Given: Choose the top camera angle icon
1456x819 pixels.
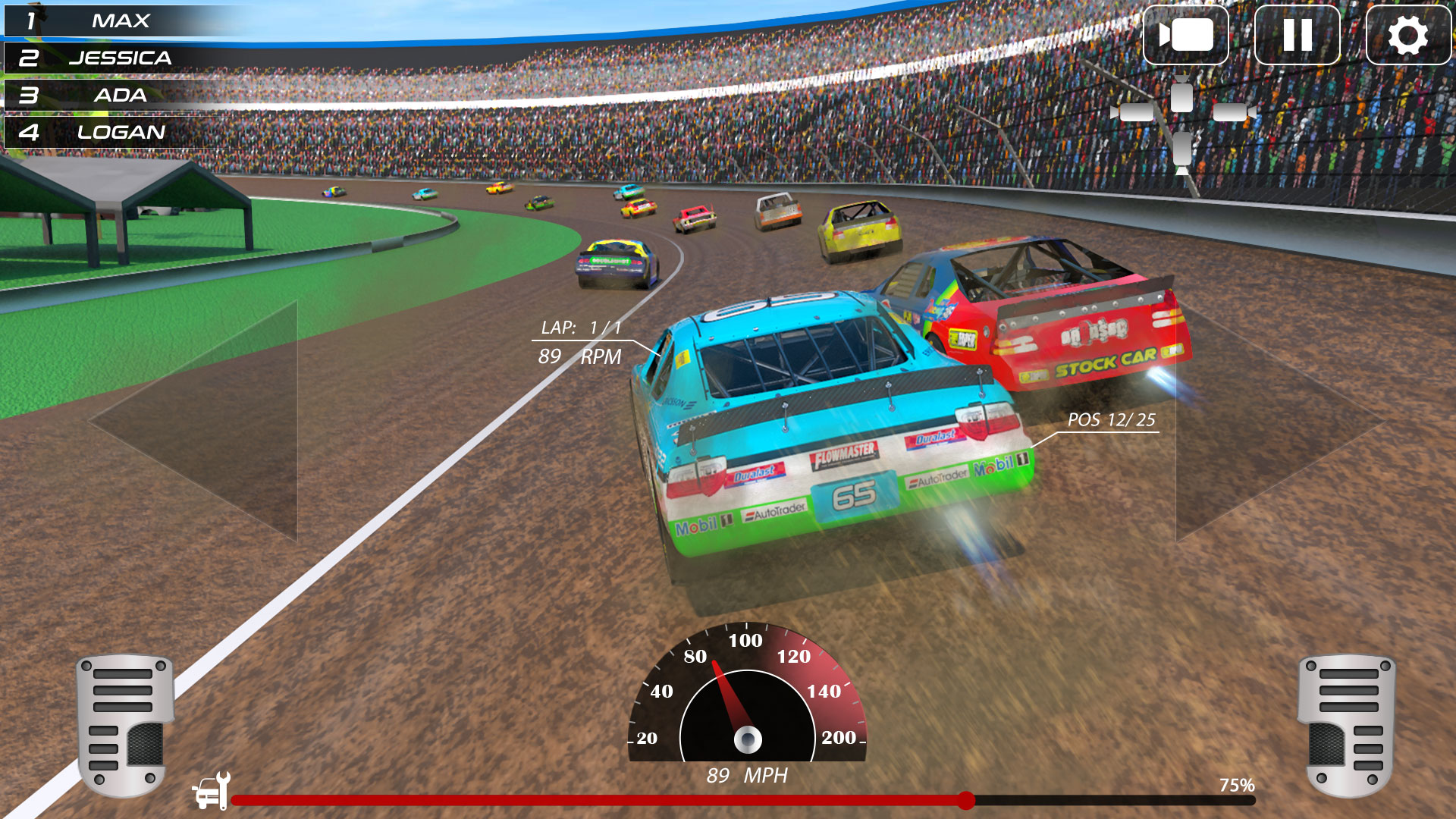Looking at the screenshot, I should click(1181, 95).
